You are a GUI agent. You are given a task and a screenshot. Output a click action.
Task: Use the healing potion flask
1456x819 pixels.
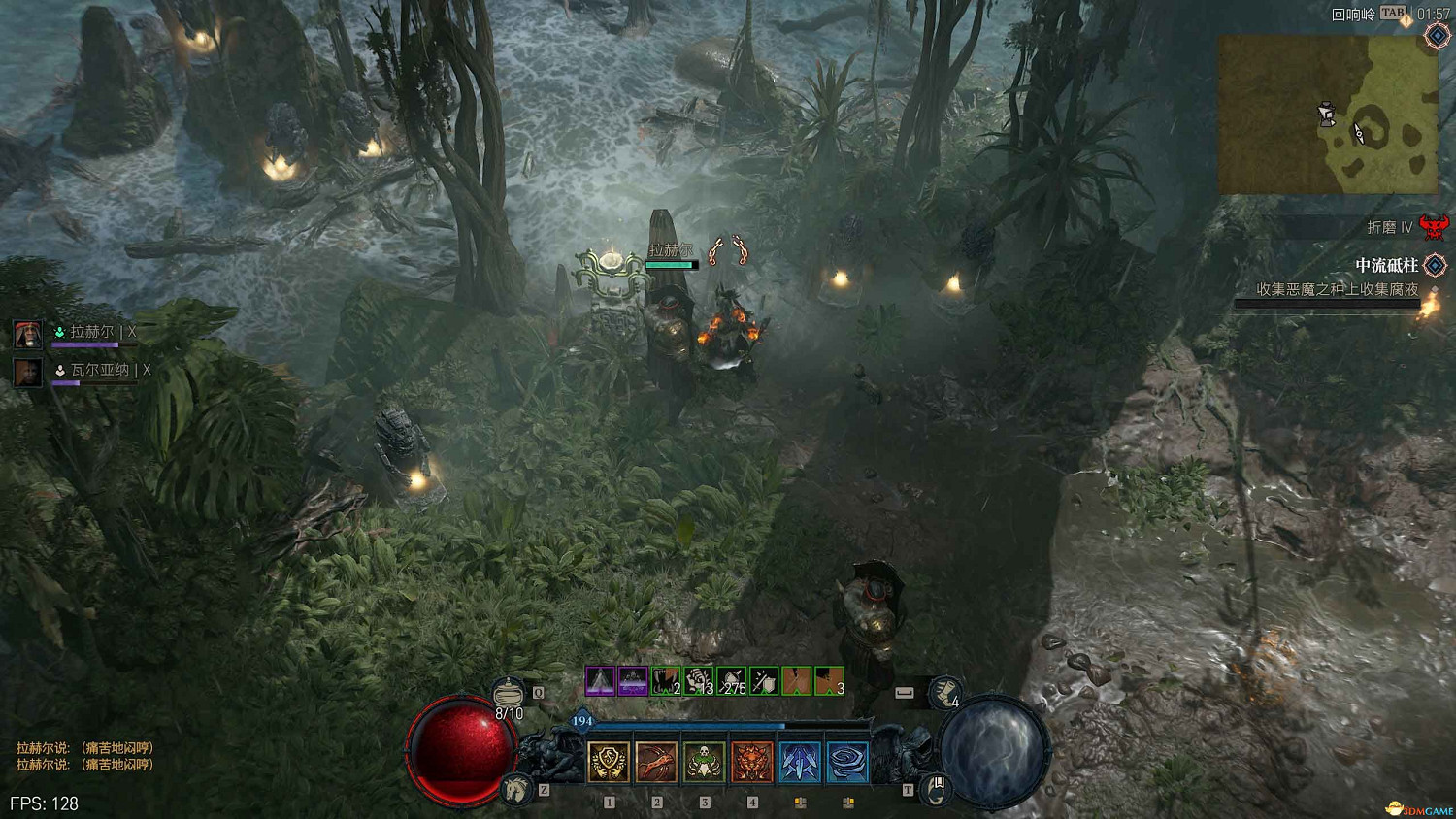click(508, 693)
